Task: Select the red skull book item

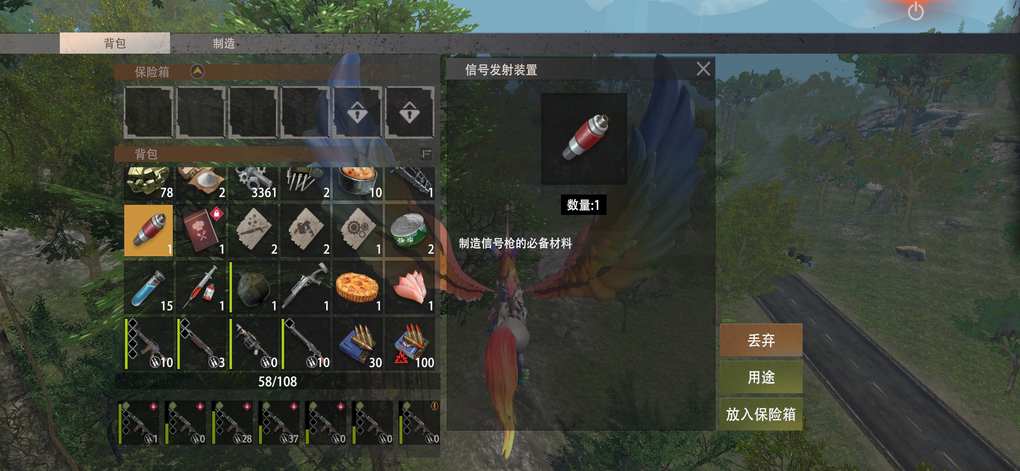Action: [x=201, y=230]
